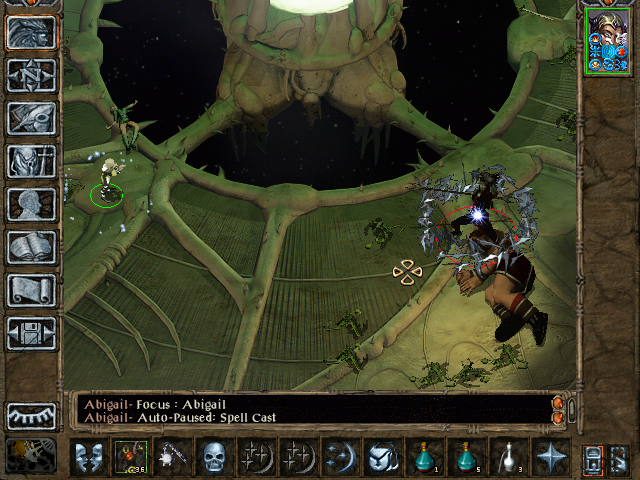Start dialogue with the twin masks button

tap(88, 457)
